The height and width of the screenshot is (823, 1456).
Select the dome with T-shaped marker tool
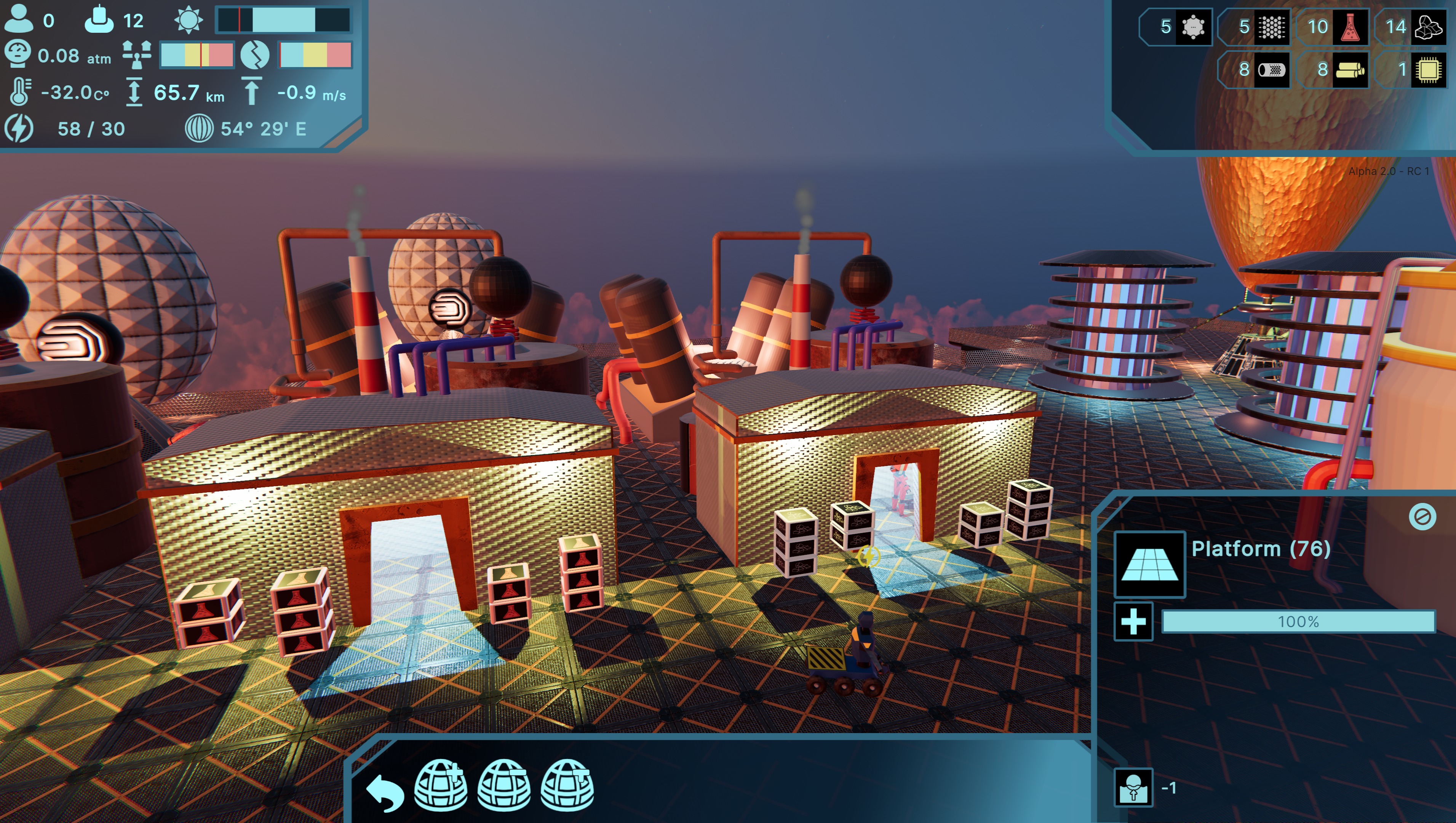tap(567, 785)
